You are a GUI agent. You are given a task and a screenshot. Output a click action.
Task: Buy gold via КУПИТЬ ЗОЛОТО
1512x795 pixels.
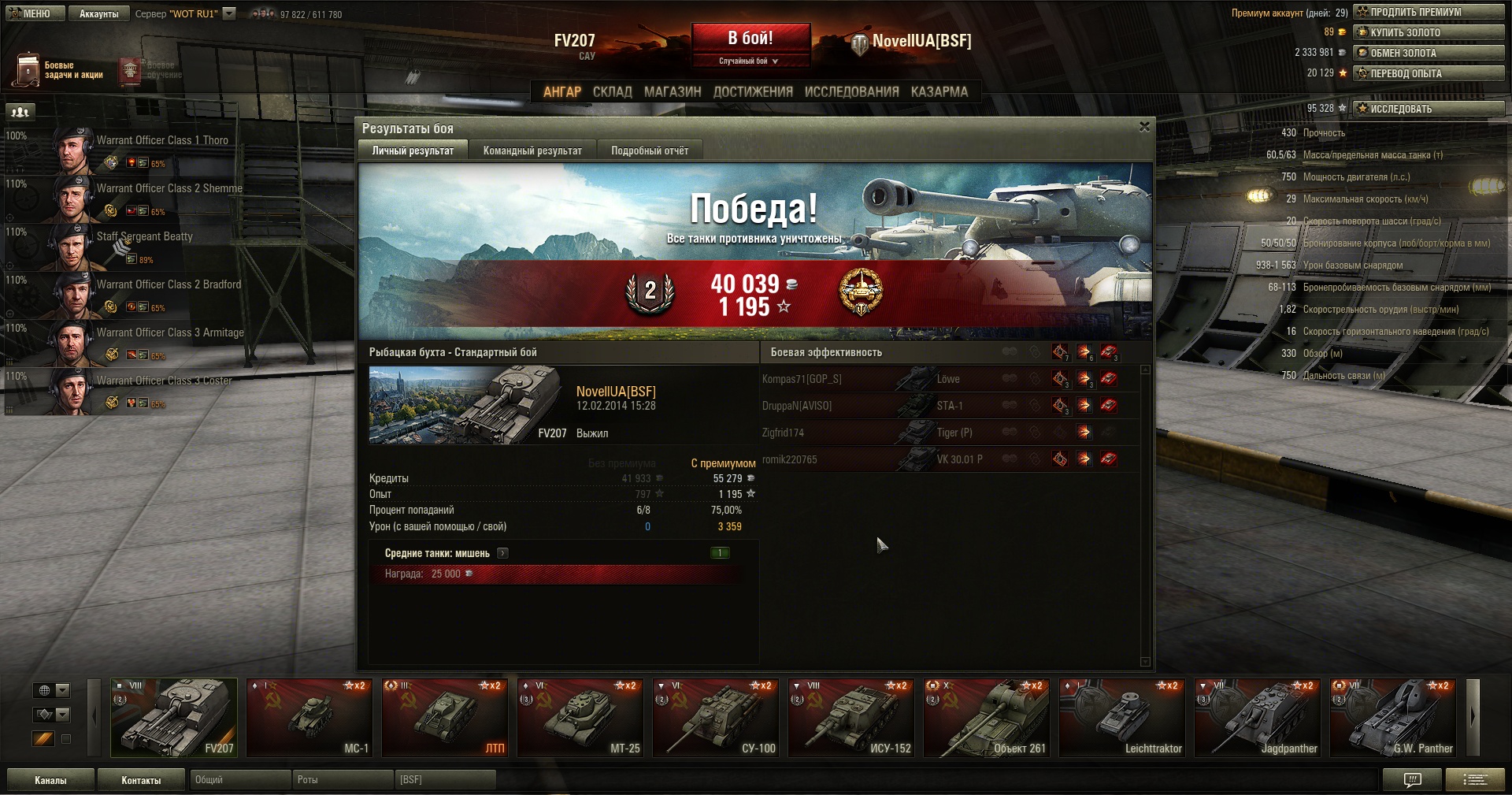[1428, 32]
